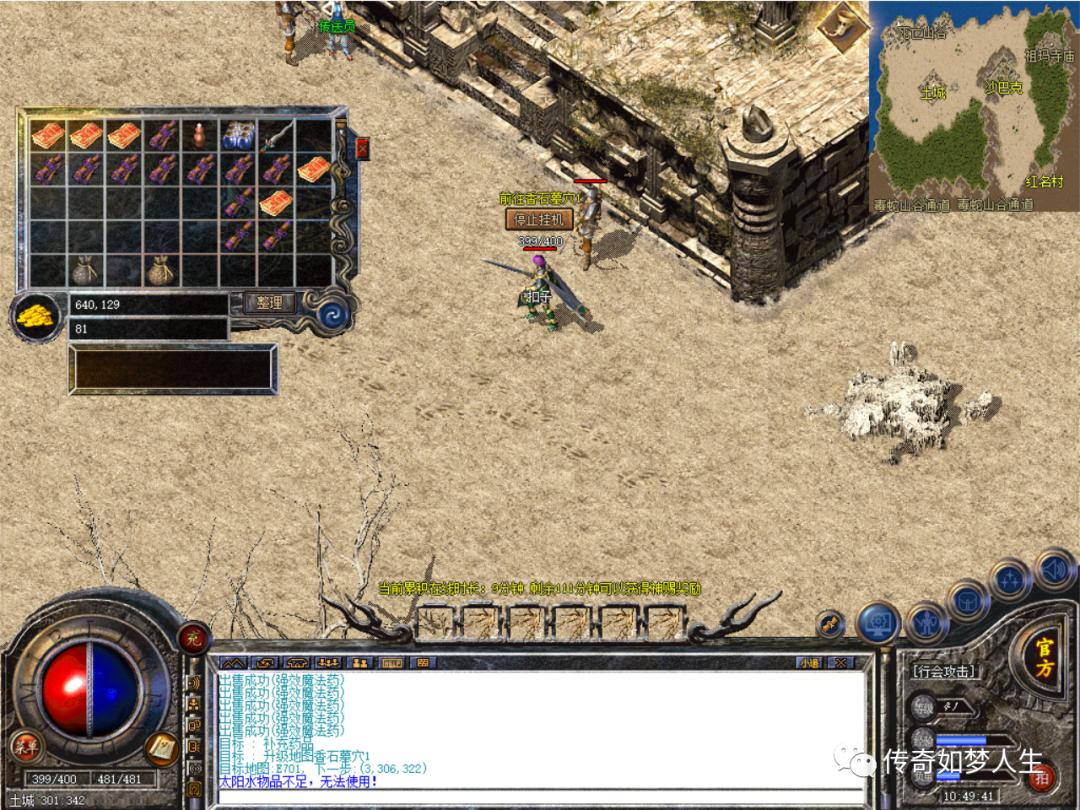Click the red 拍 auction button
The height and width of the screenshot is (810, 1080).
point(1042,776)
